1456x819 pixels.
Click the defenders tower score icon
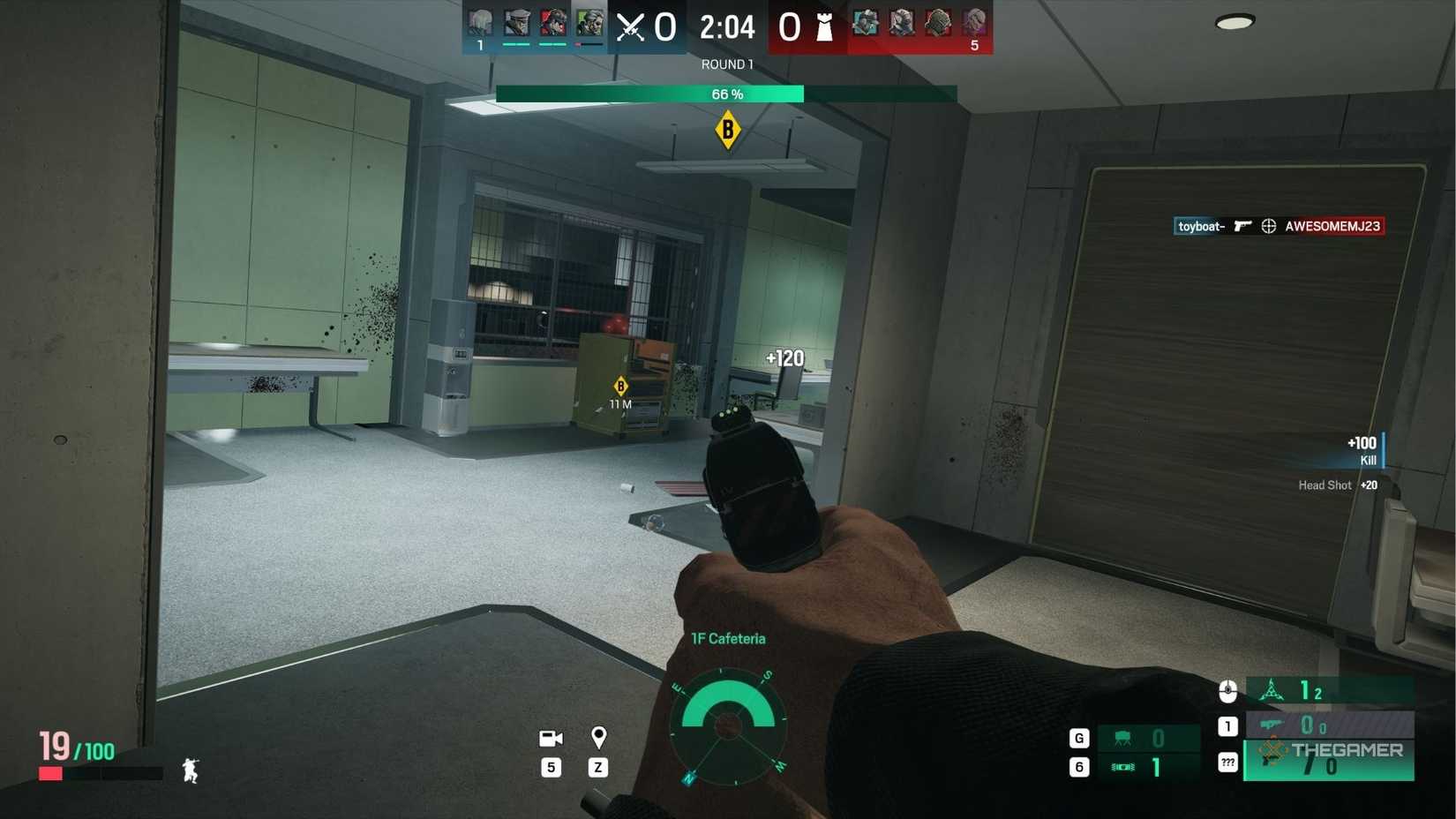point(826,26)
